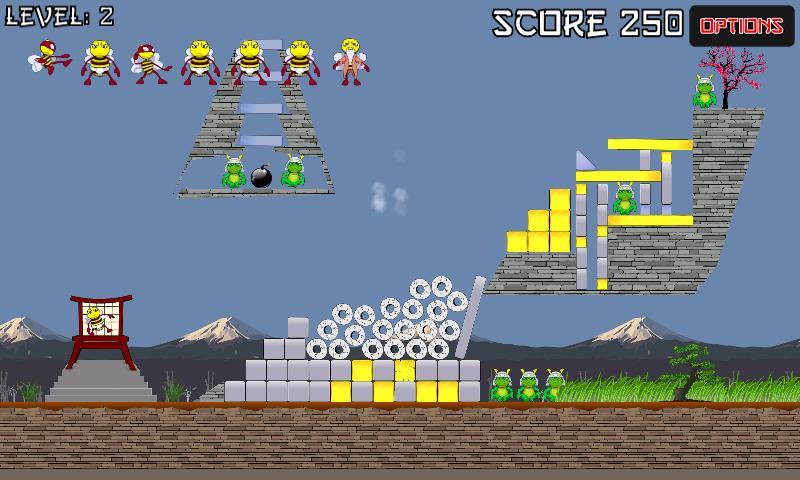Screen dimensions: 800x480
Task: Open the Options menu
Action: [x=741, y=26]
